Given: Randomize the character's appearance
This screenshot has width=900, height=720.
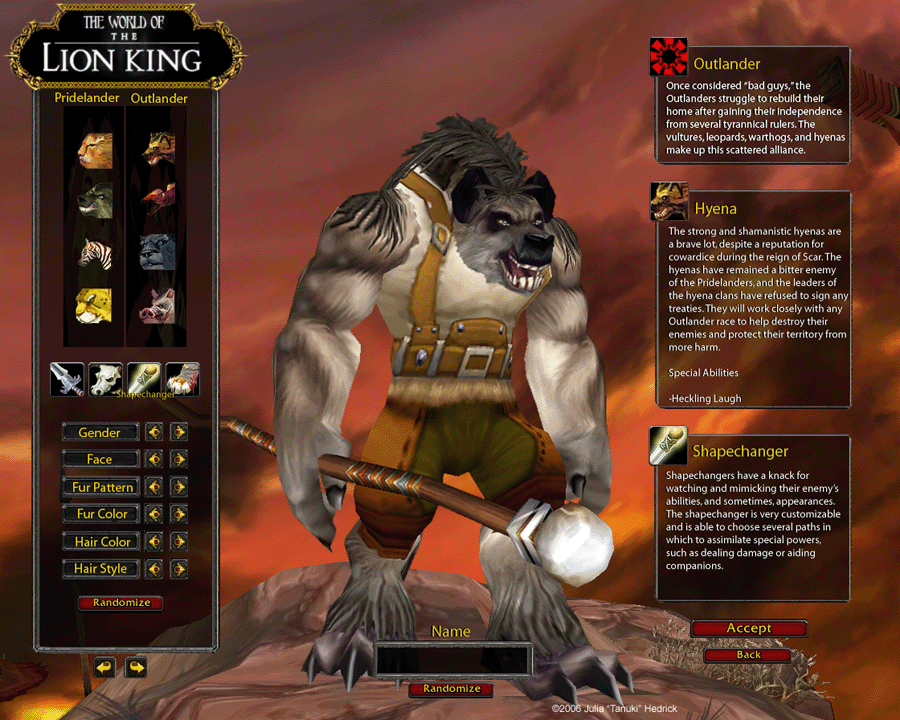Looking at the screenshot, I should pos(121,603).
